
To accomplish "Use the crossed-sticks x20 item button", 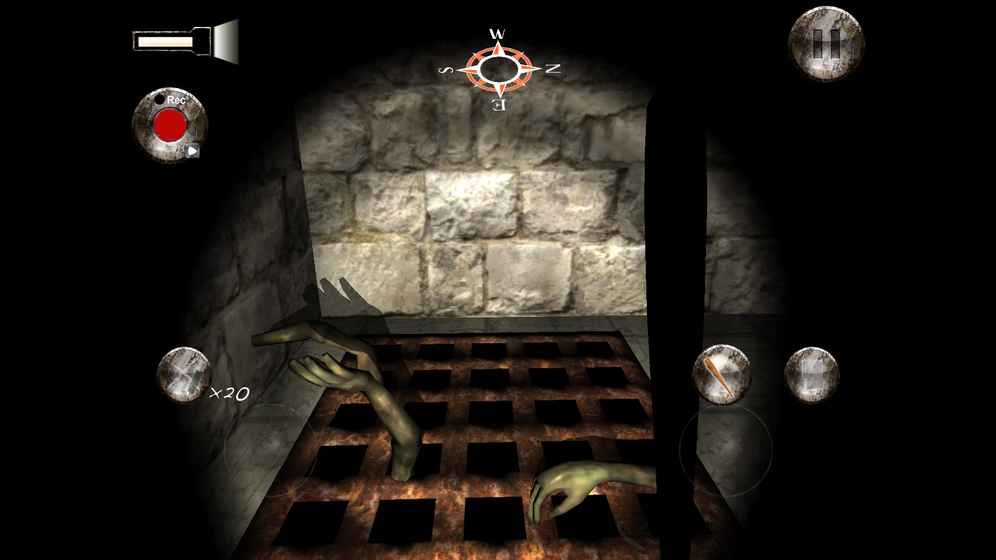I will point(184,374).
